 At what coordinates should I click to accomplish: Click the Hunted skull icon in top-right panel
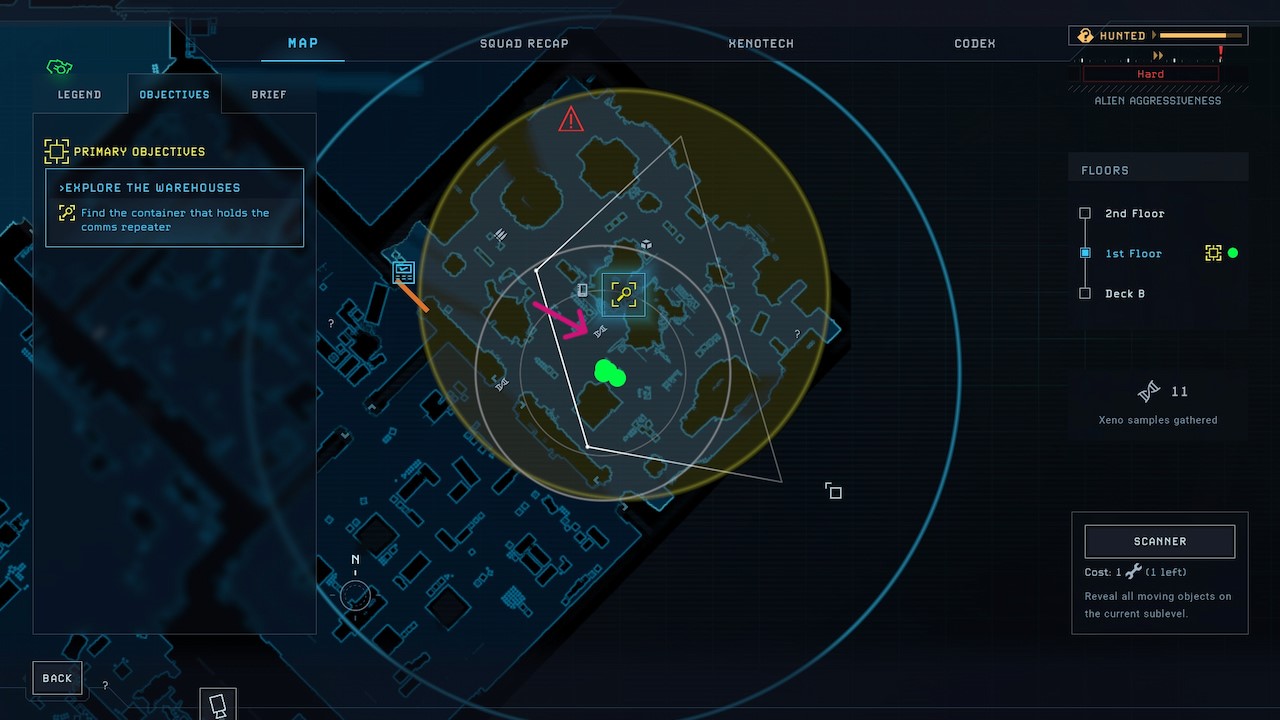(1086, 35)
